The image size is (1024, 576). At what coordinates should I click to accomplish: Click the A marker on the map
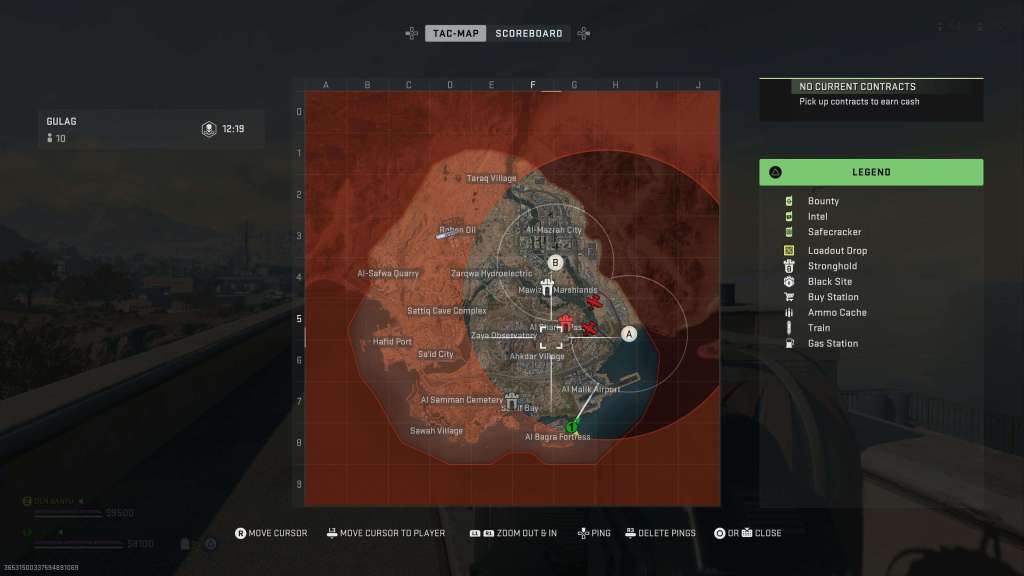click(x=629, y=334)
